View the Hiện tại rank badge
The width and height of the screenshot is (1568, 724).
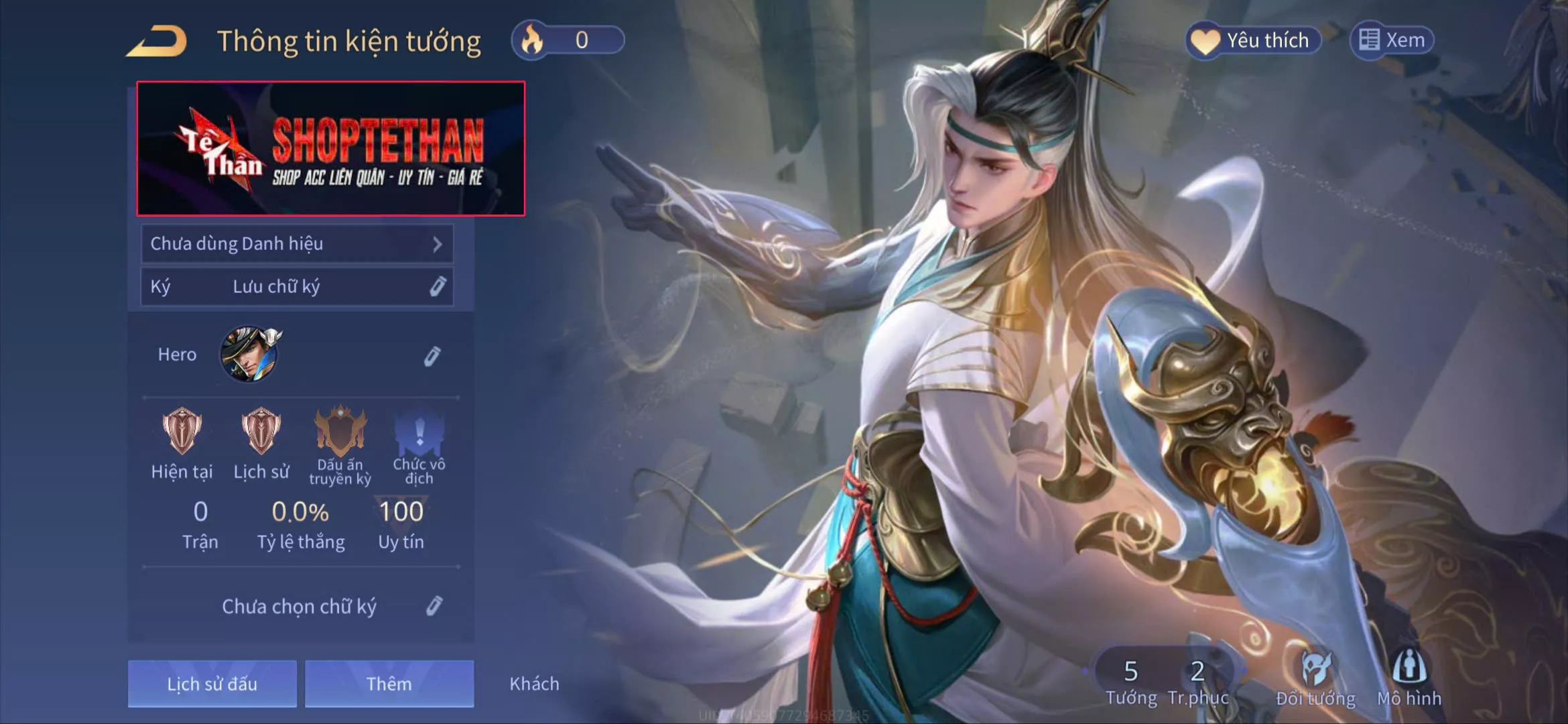tap(182, 431)
